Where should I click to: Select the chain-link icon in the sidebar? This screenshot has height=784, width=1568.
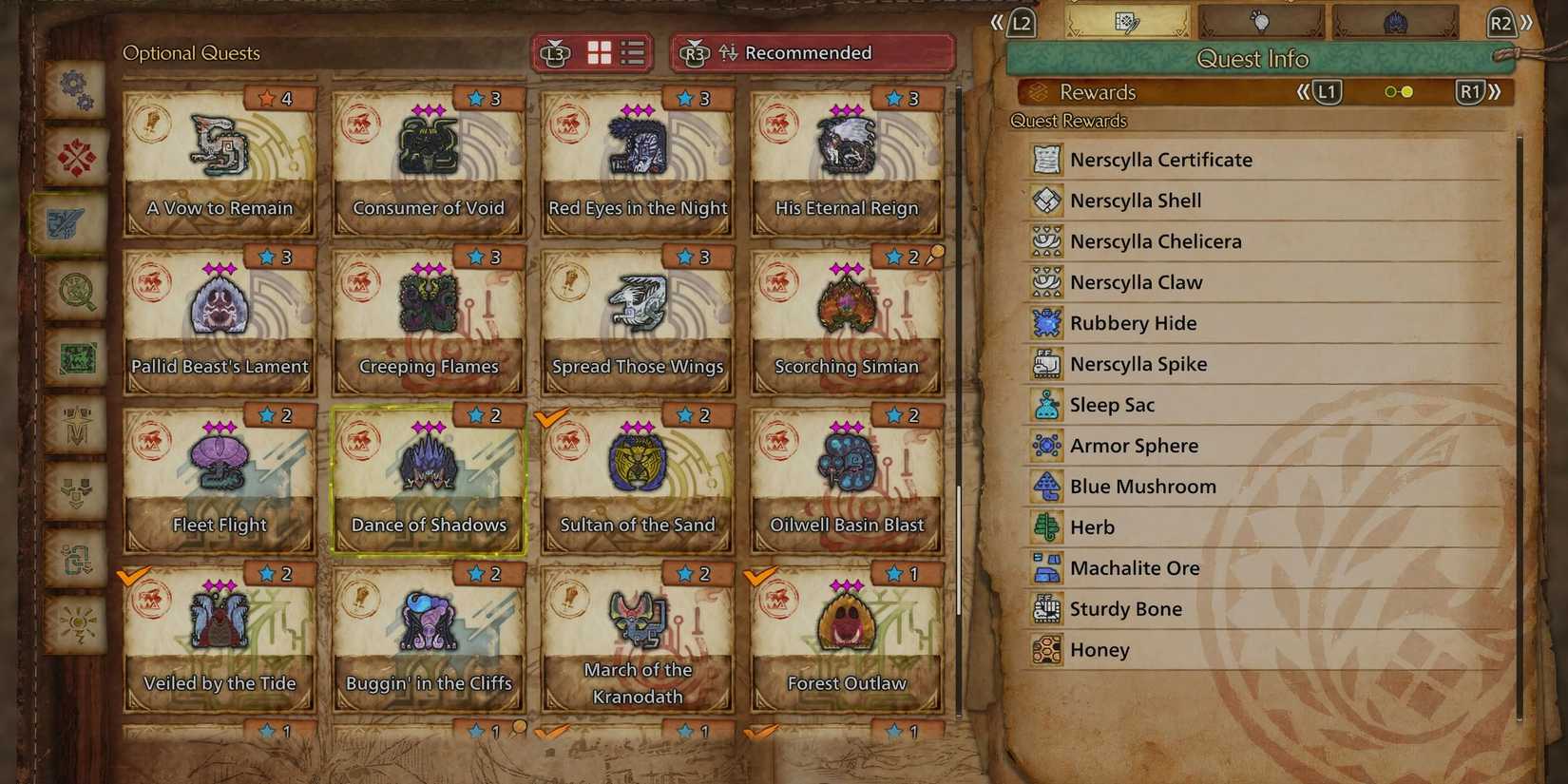[76, 559]
